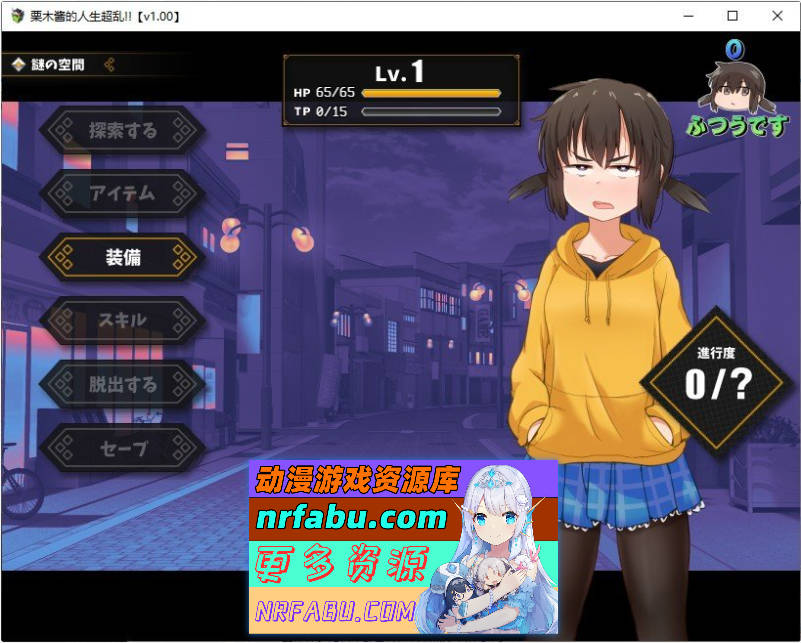Close the game window

(777, 16)
